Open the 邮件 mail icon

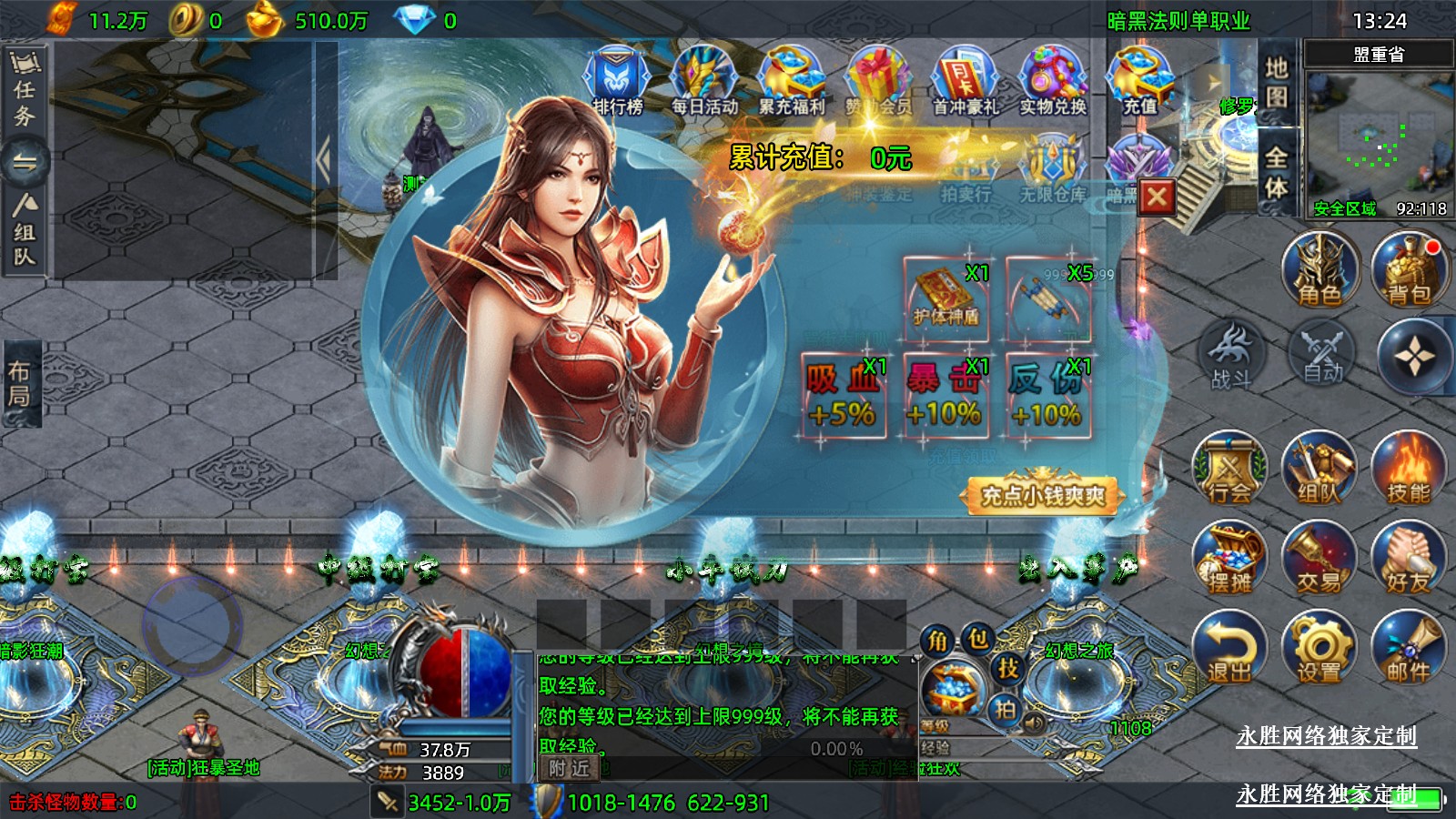point(1409,647)
